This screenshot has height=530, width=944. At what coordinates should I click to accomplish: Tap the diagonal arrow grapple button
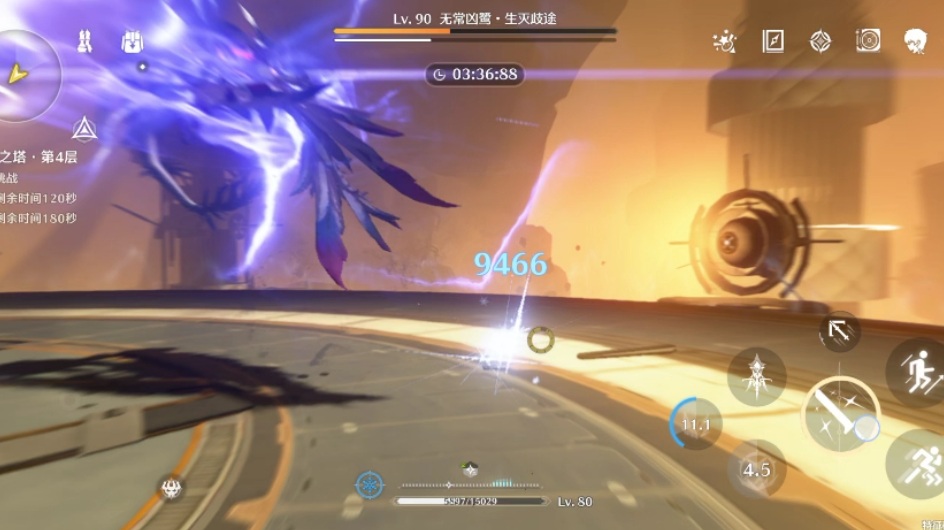pos(839,332)
